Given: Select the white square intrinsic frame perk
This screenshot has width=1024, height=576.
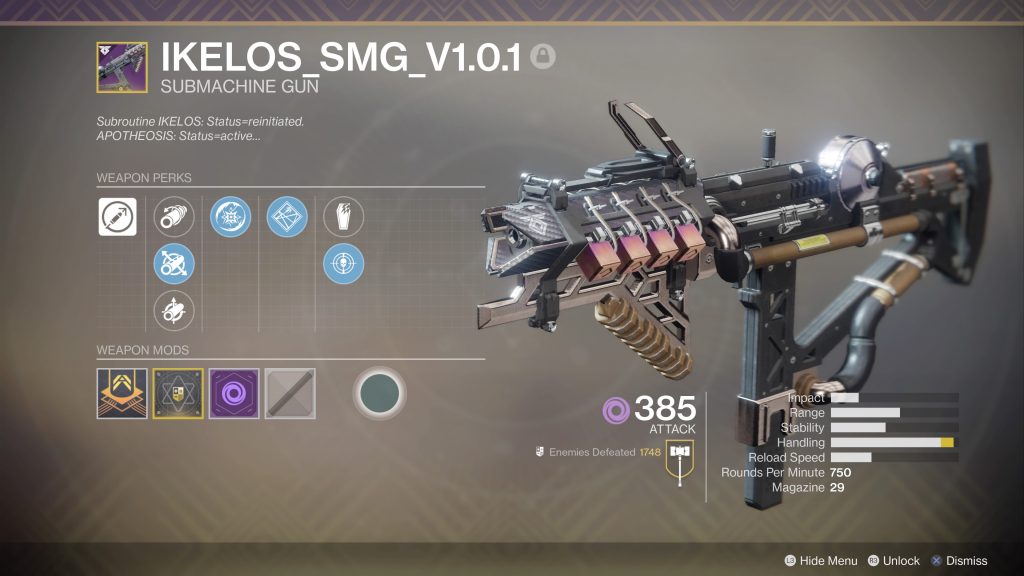Looking at the screenshot, I should pos(117,217).
